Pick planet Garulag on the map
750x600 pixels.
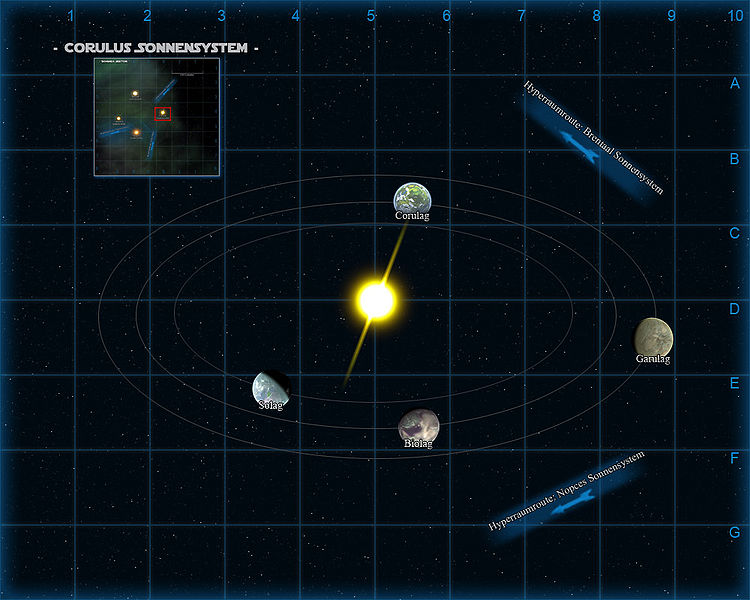tap(654, 336)
